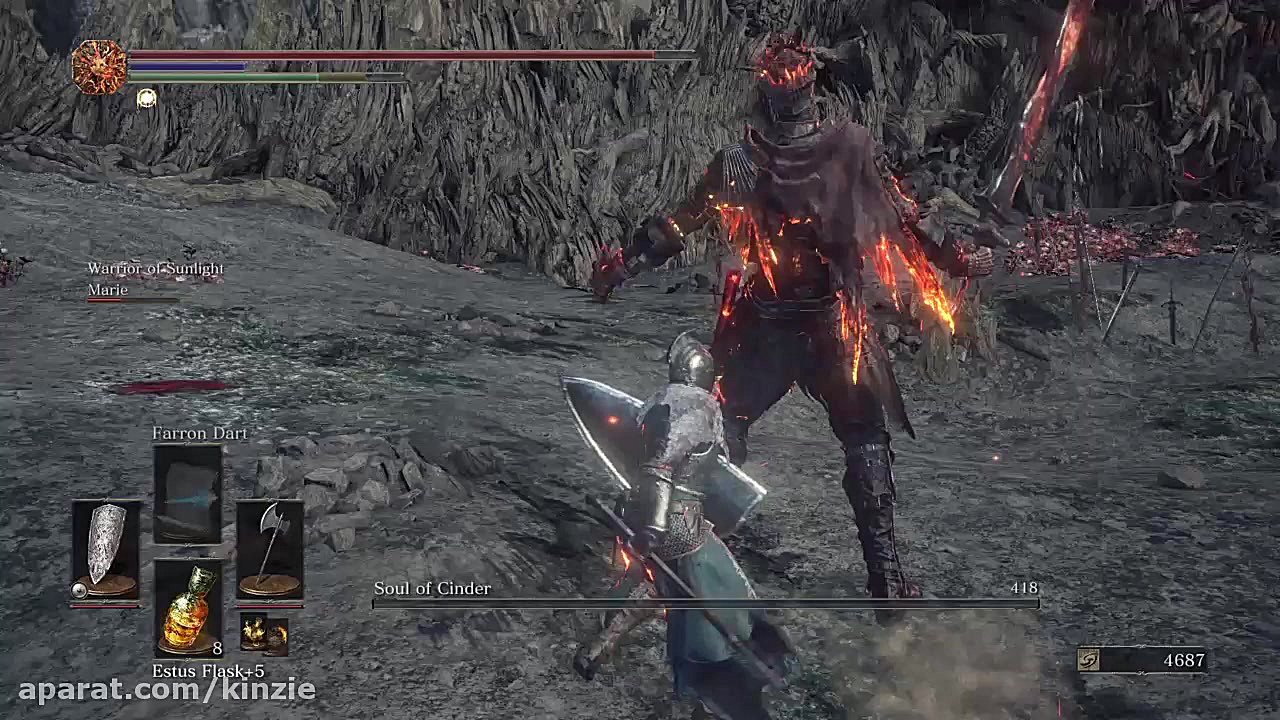The width and height of the screenshot is (1280, 720).
Task: Toggle the Warrior of Sunlight Marie health bar
Action: [x=130, y=301]
